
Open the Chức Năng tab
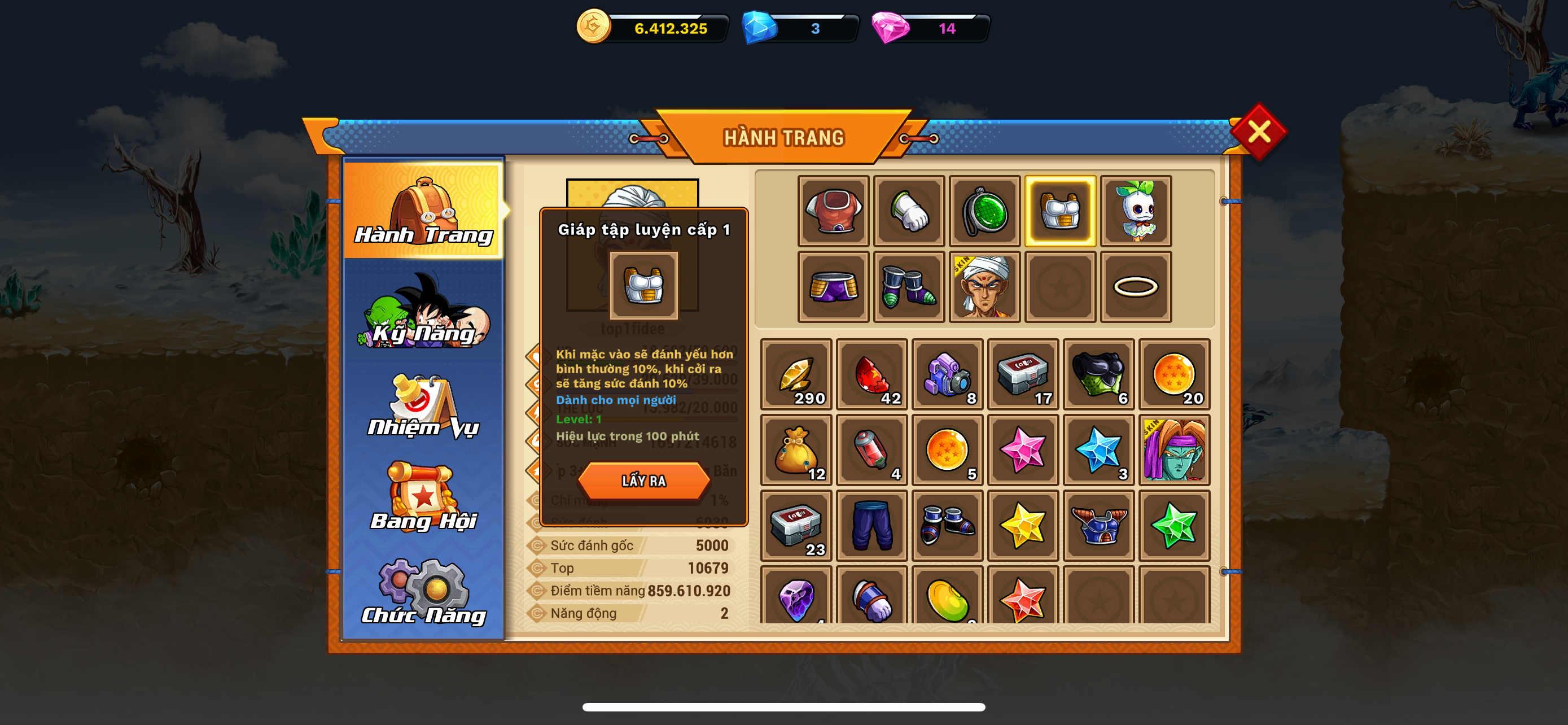pyautogui.click(x=424, y=592)
